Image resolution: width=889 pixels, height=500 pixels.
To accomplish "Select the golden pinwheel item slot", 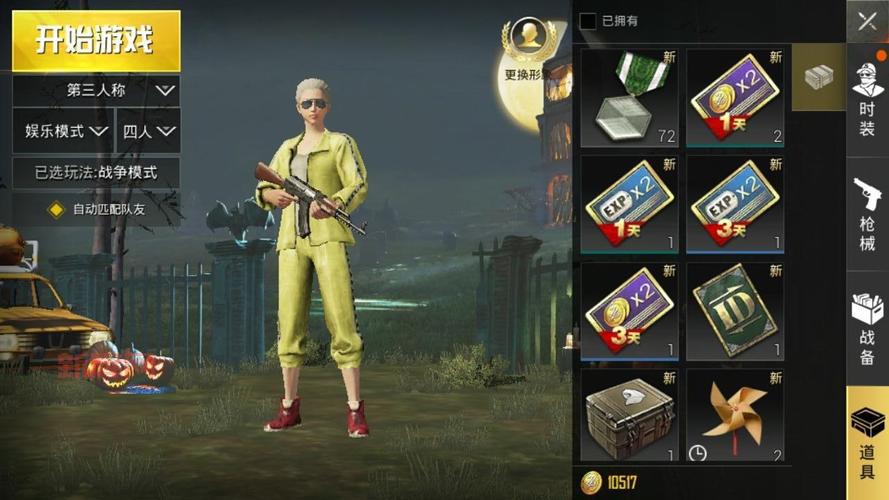I will (x=735, y=415).
